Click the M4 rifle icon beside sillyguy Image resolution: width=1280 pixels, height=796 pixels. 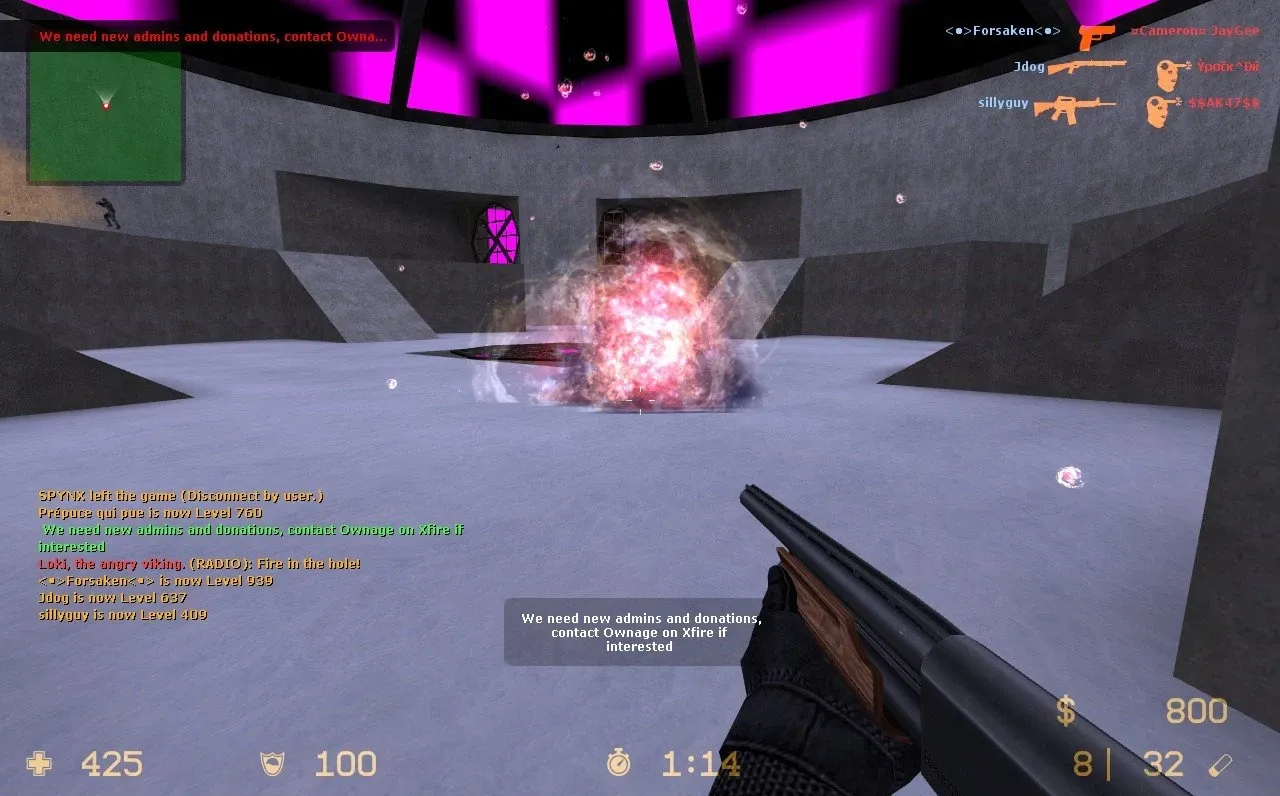[1072, 105]
